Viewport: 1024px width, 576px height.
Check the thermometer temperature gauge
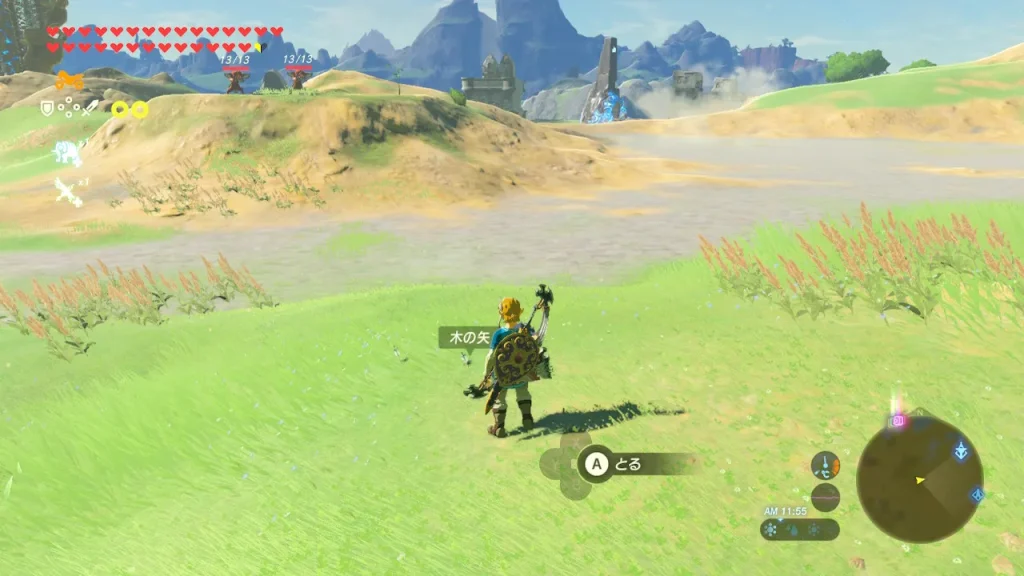tap(826, 465)
